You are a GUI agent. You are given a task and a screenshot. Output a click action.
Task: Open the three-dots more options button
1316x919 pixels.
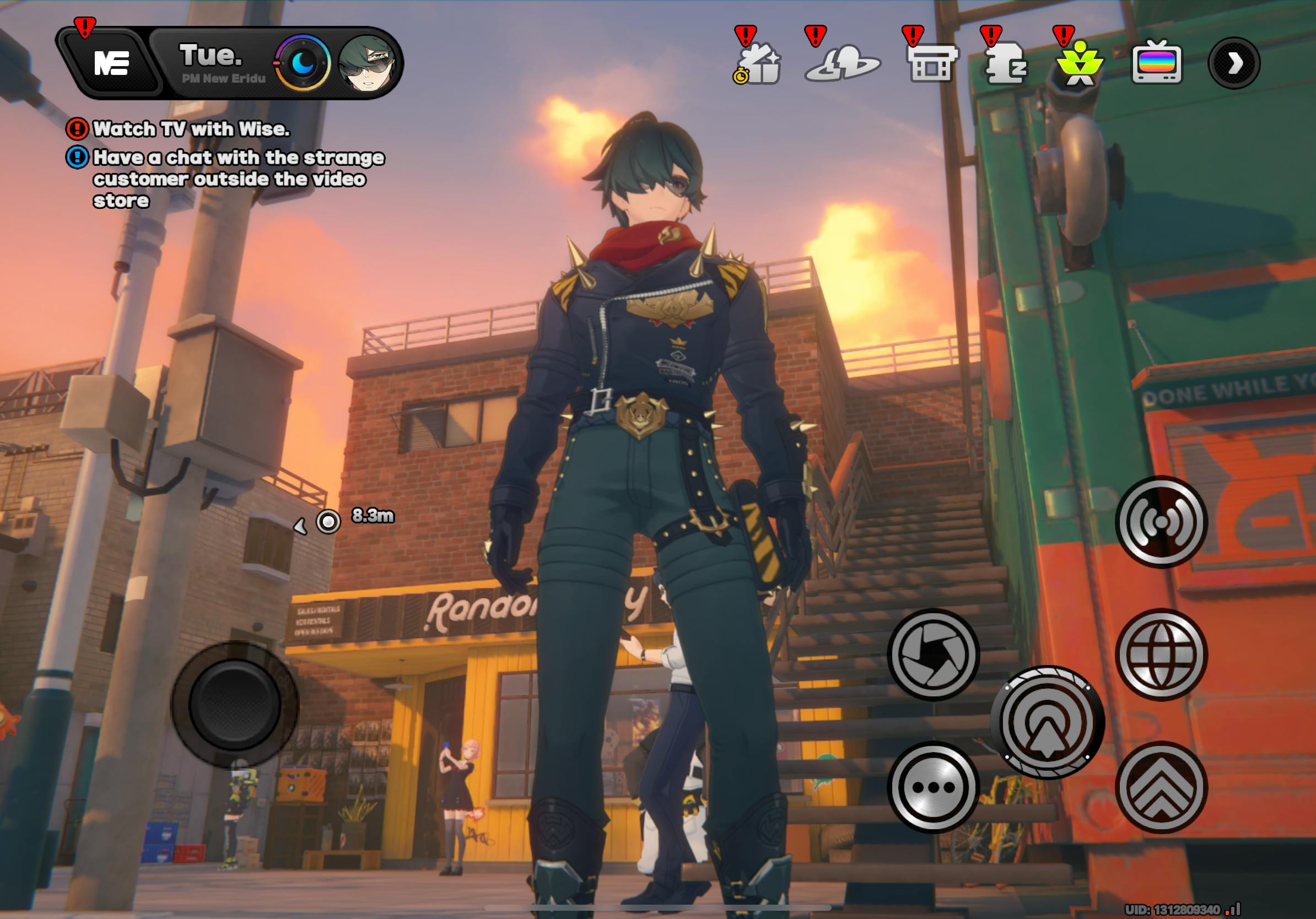click(x=933, y=787)
